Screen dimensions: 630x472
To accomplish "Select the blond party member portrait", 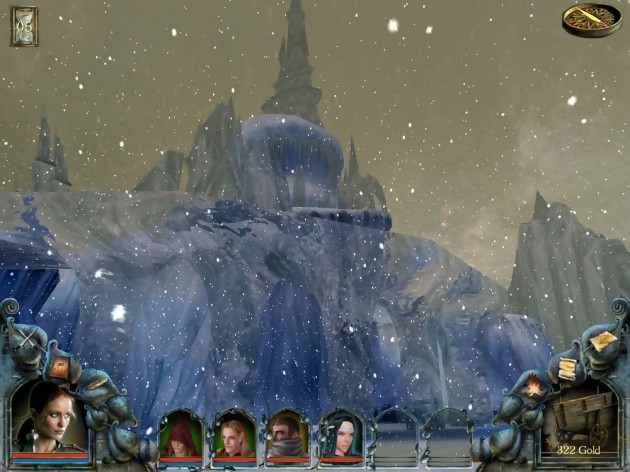I will [233, 437].
